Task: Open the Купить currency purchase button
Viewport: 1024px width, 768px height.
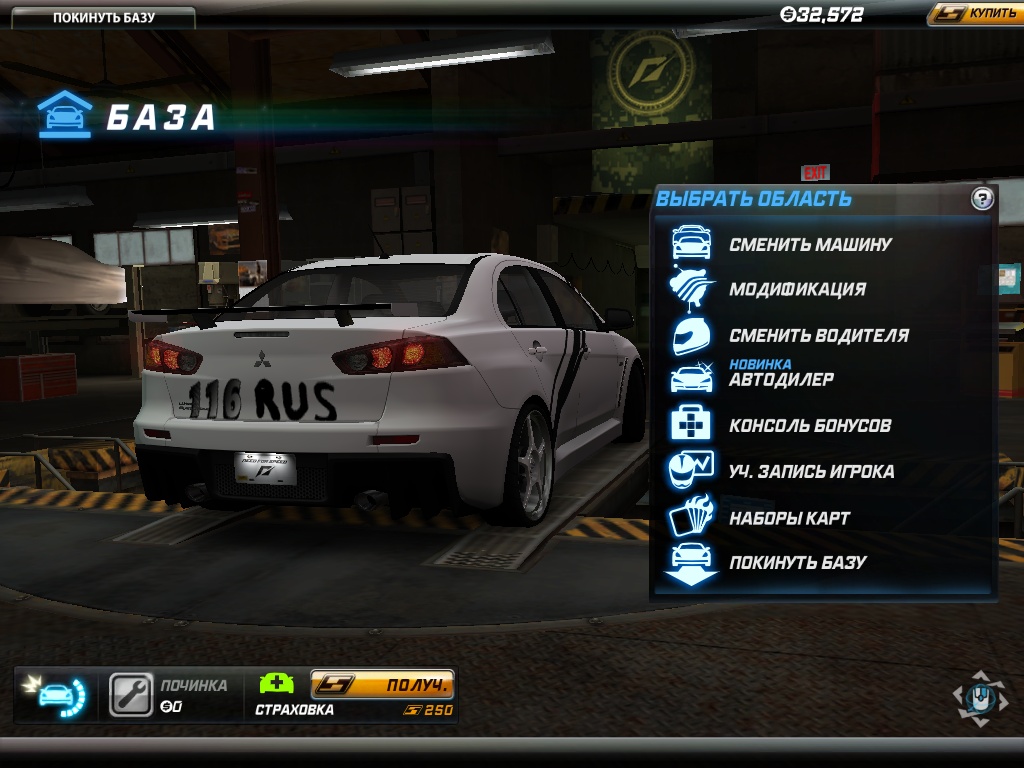Action: [973, 14]
